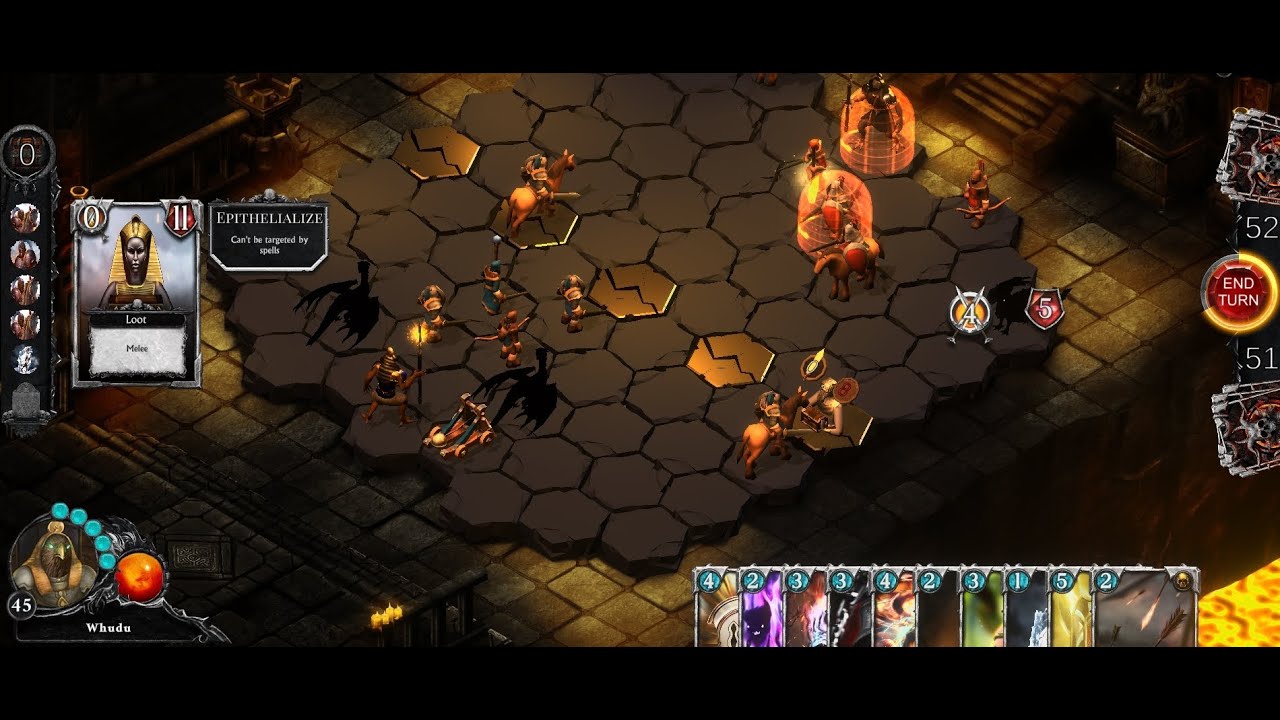1280x720 pixels.
Task: Play the cost-1 card in hand
Action: click(1025, 608)
